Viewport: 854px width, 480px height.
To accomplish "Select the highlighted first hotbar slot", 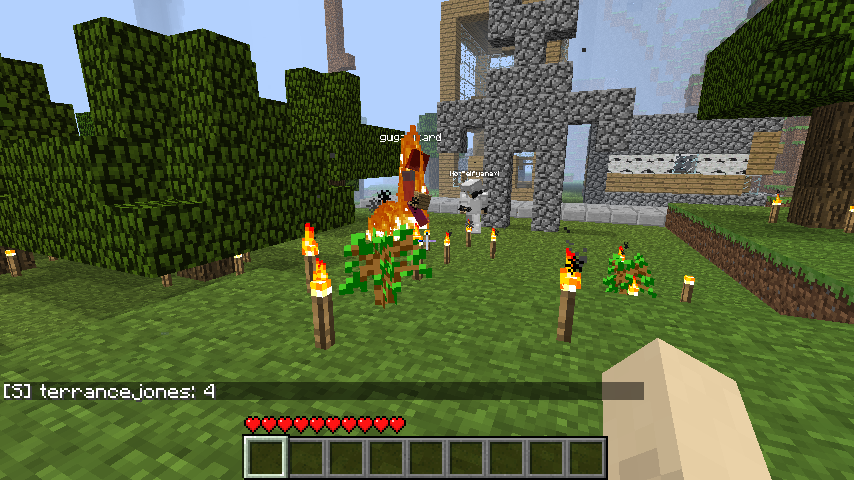I will click(266, 458).
